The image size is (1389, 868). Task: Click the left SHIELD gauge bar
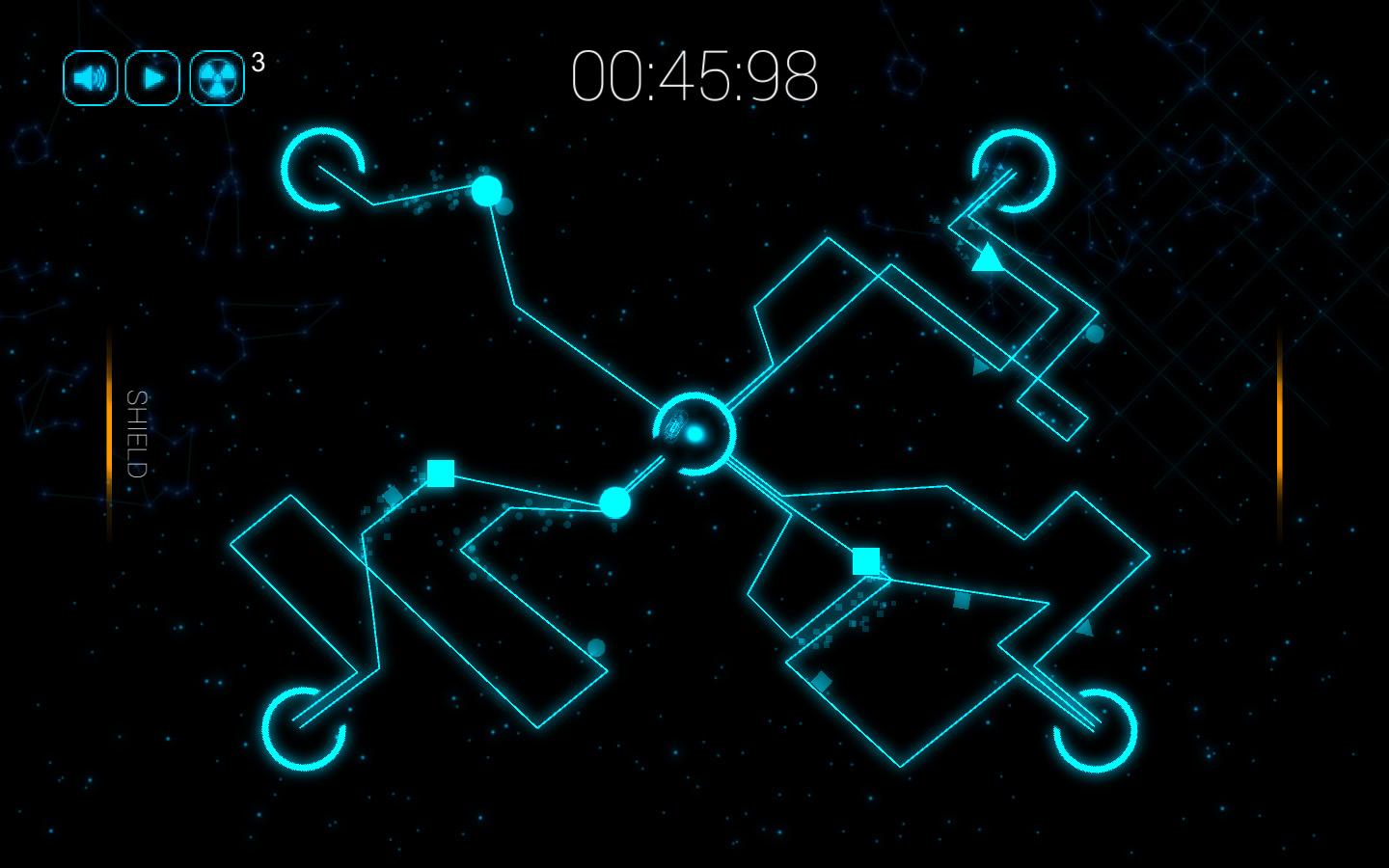coord(108,434)
